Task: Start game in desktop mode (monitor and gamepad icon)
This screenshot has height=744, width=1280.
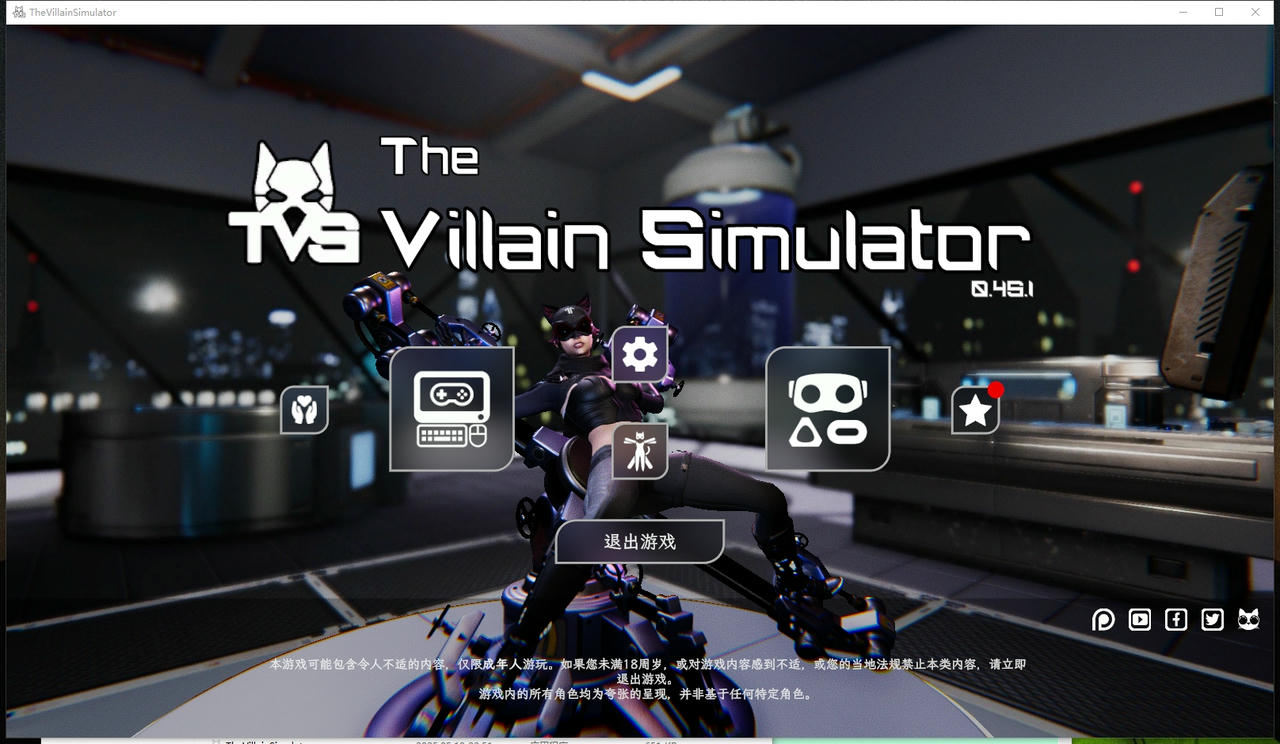Action: (450, 408)
